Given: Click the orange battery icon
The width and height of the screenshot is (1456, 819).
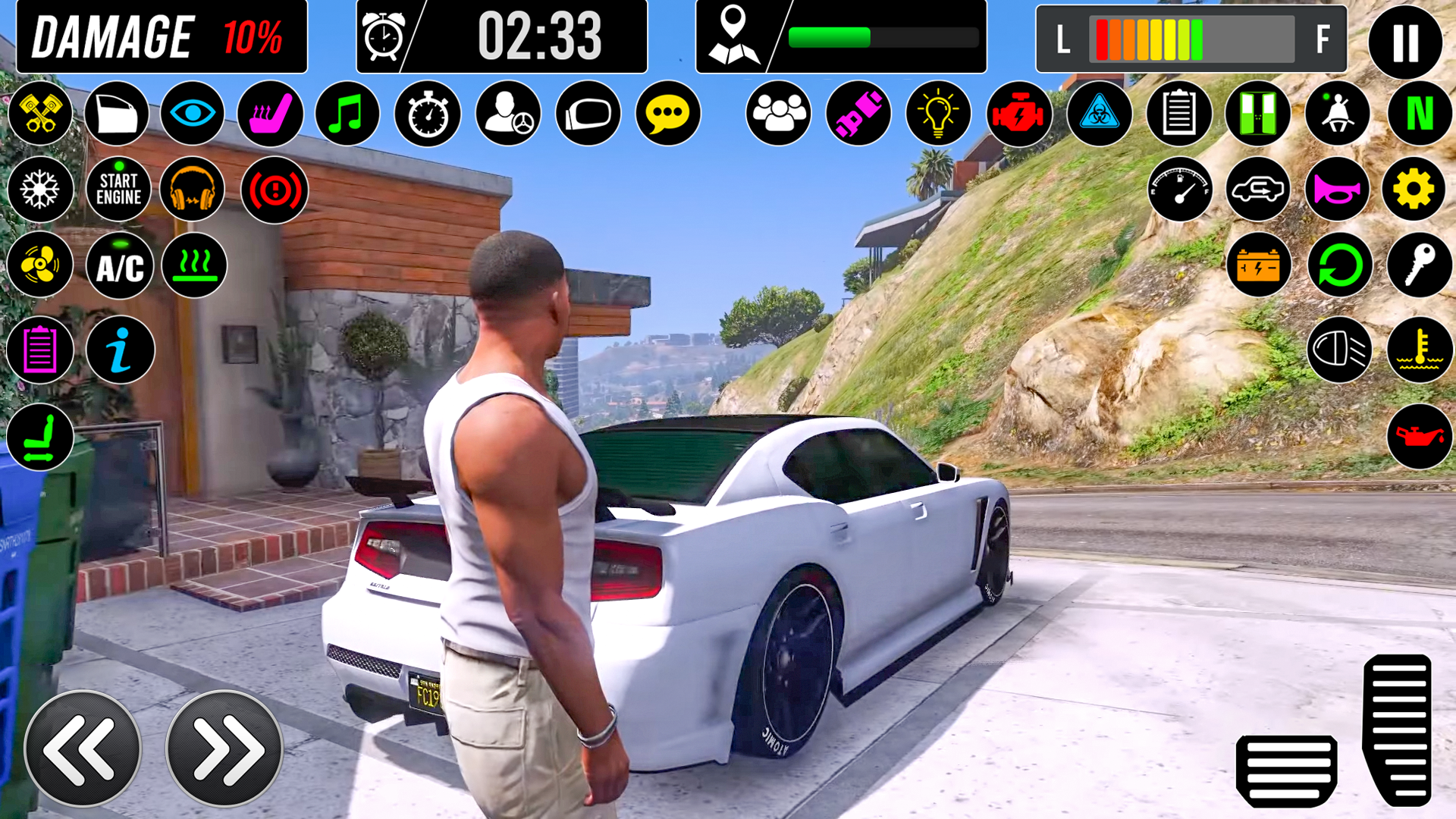Looking at the screenshot, I should coord(1259,265).
